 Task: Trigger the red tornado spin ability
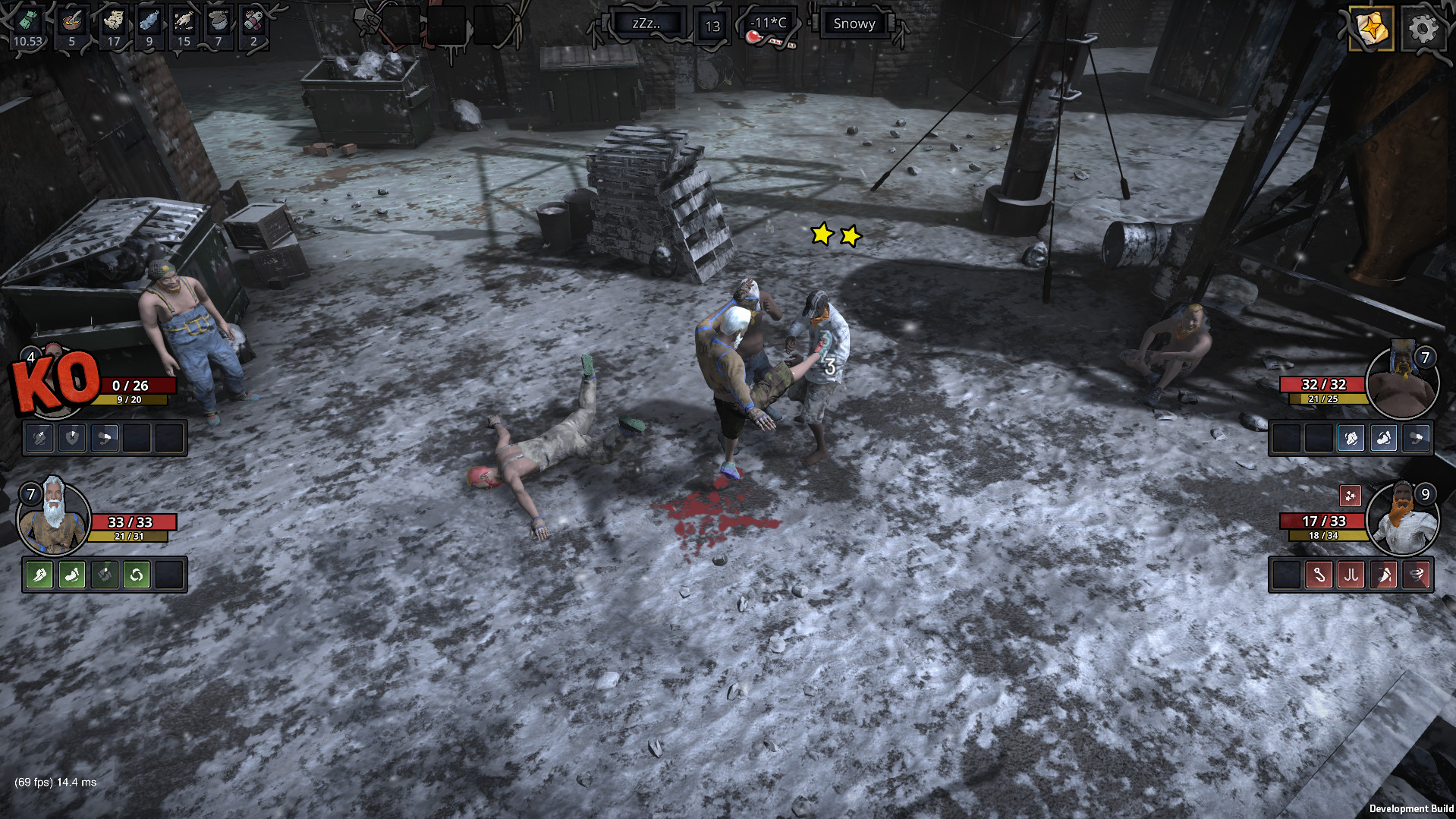(x=1417, y=575)
